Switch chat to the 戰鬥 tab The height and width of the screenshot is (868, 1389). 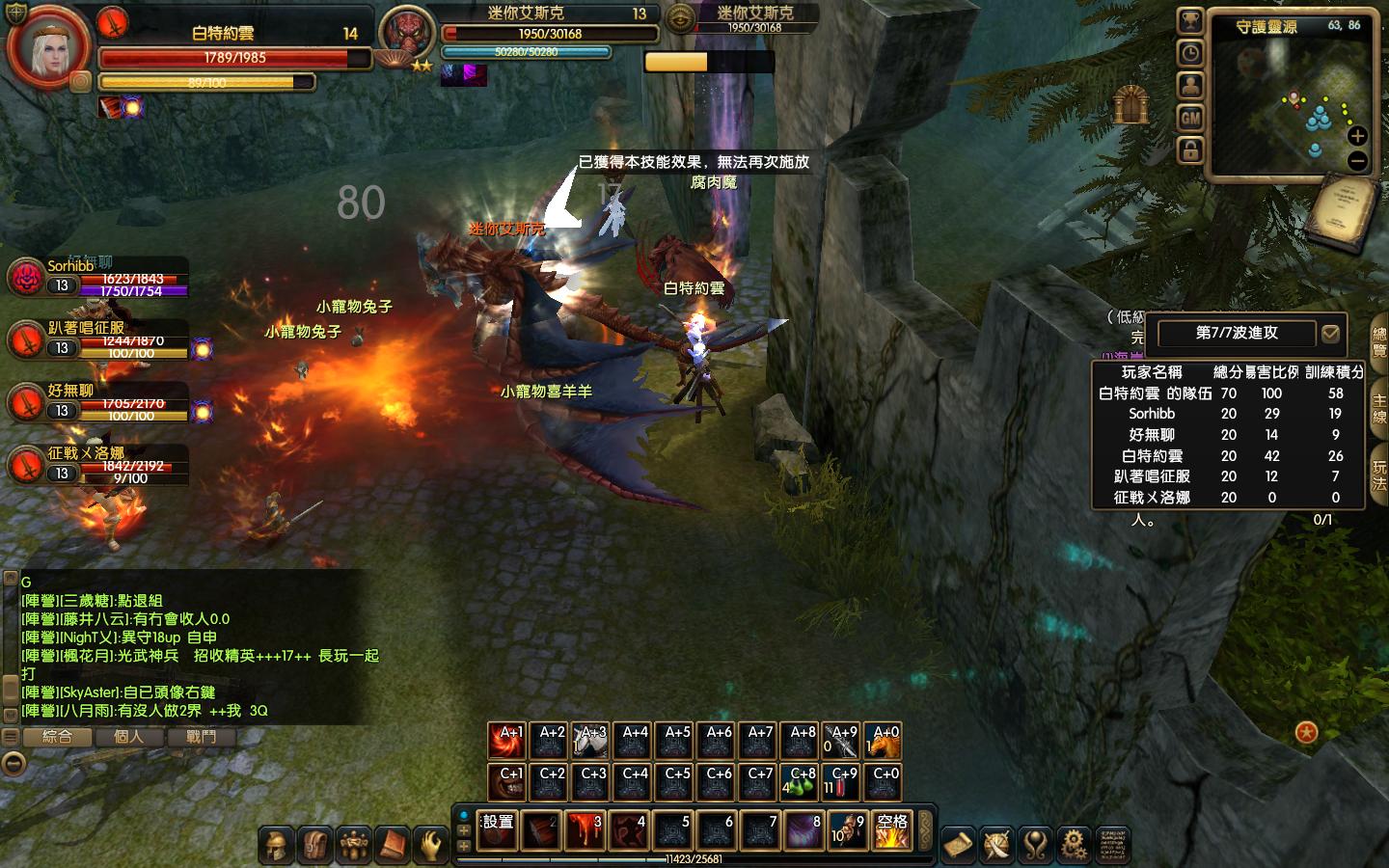click(201, 737)
